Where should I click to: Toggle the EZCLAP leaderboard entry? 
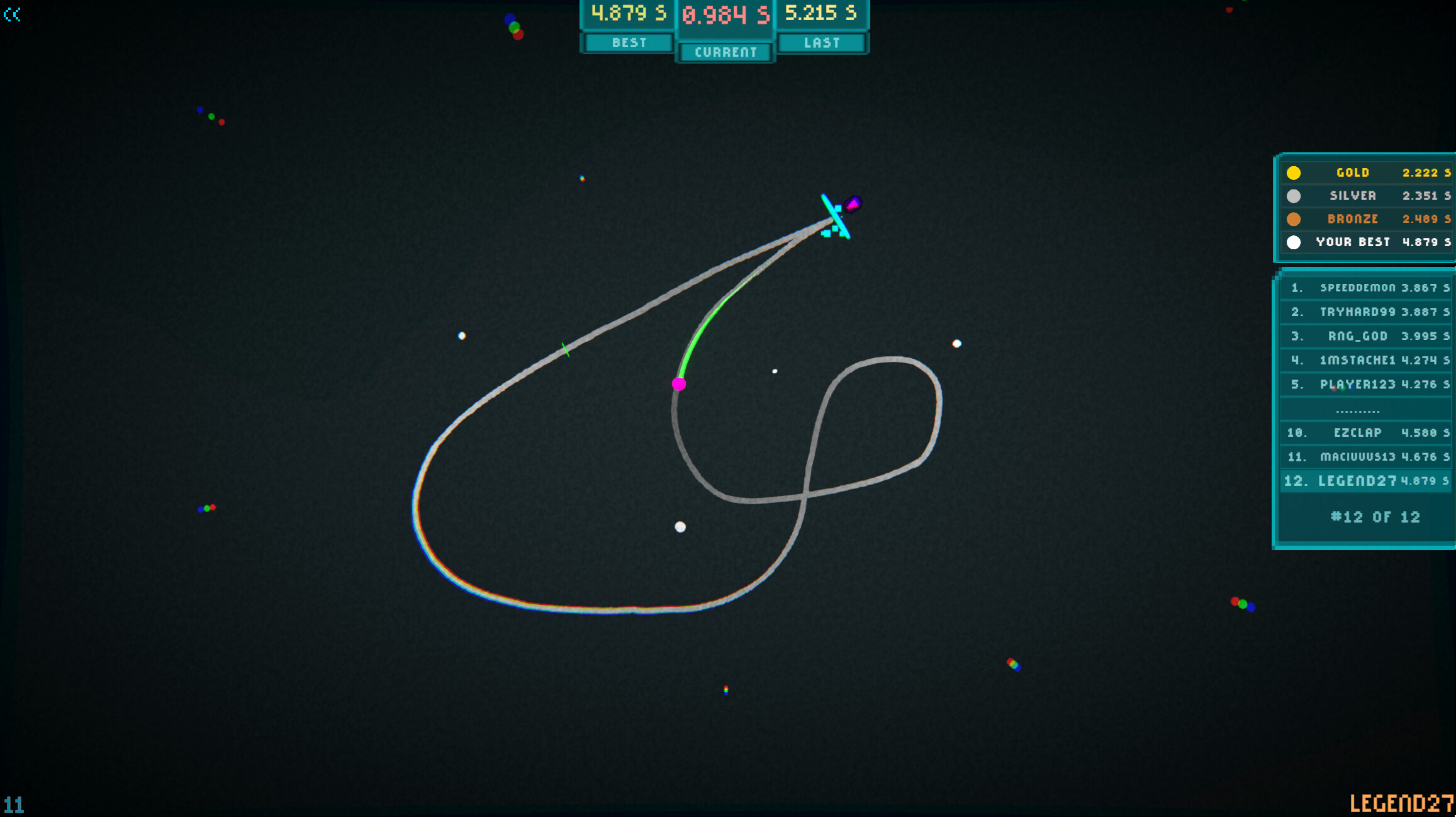click(x=1365, y=432)
